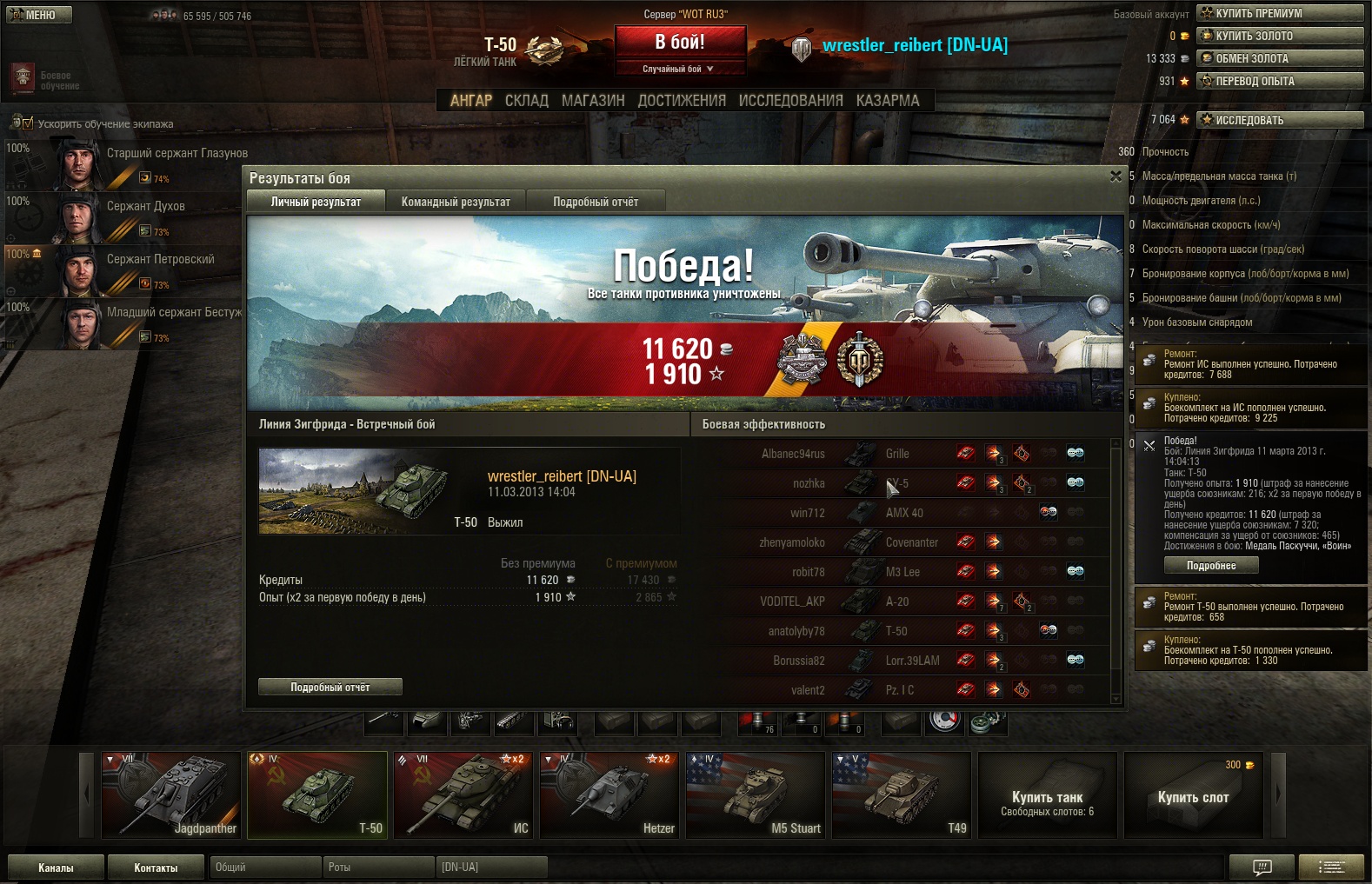Viewport: 1372px width, 884px height.
Task: Switch to Командный результат tab
Action: 456,202
